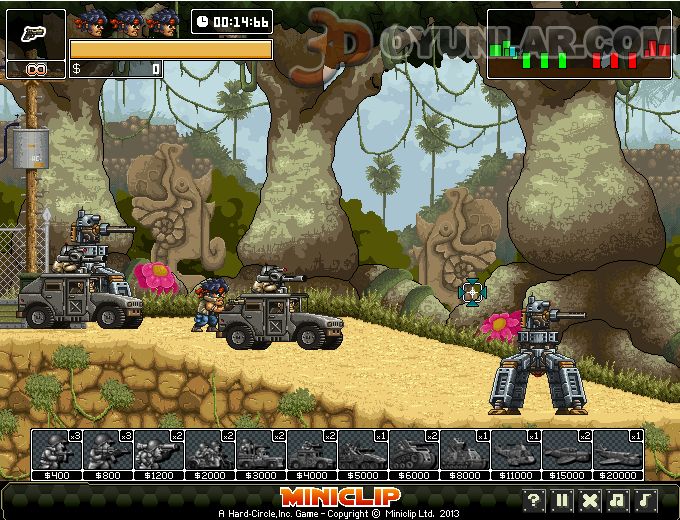680x520 pixels.
Task: Select the $1200 unit slot
Action: point(158,450)
